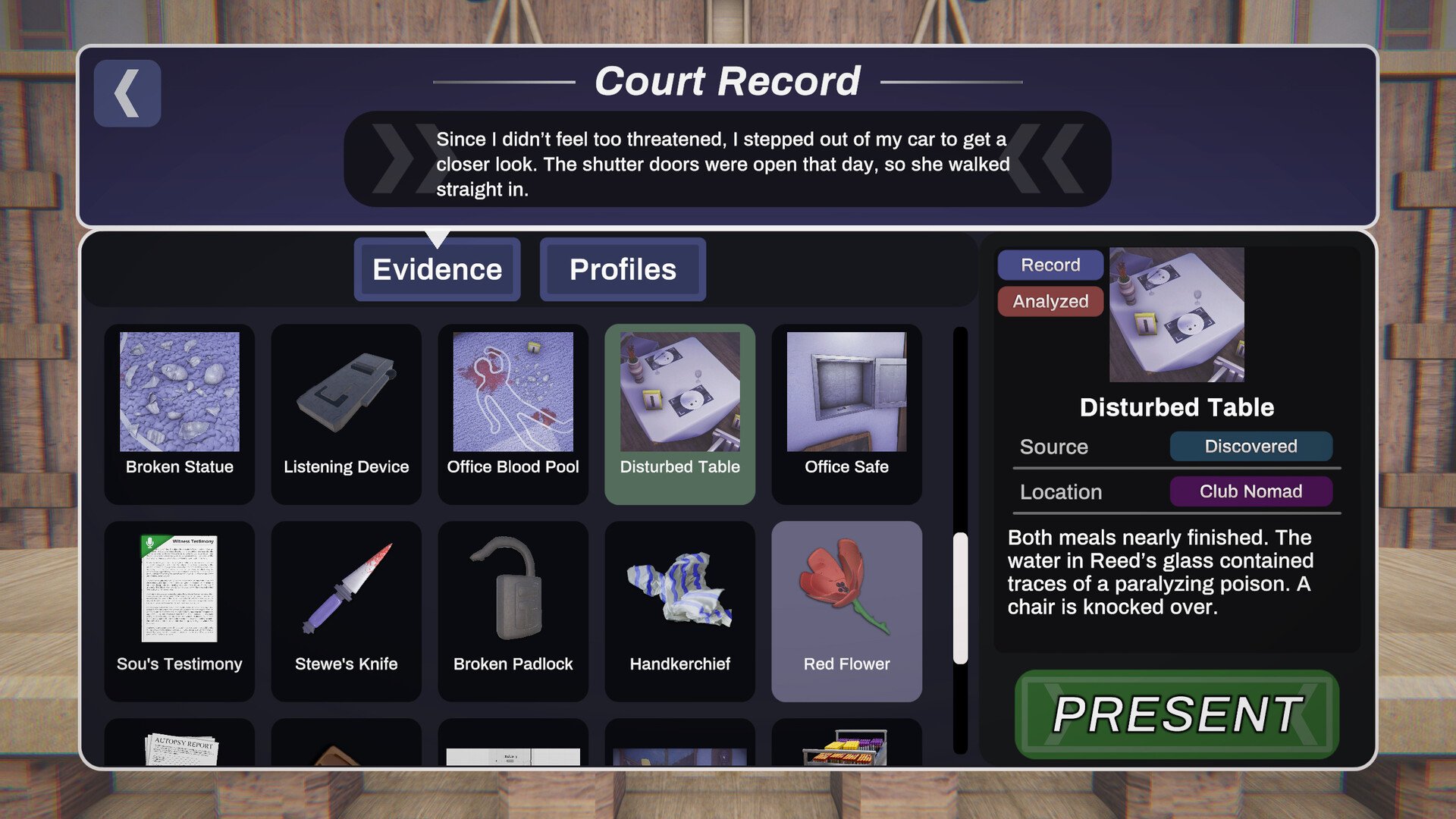Choose the Red Flower evidence
This screenshot has width=1456, height=819.
846,610
